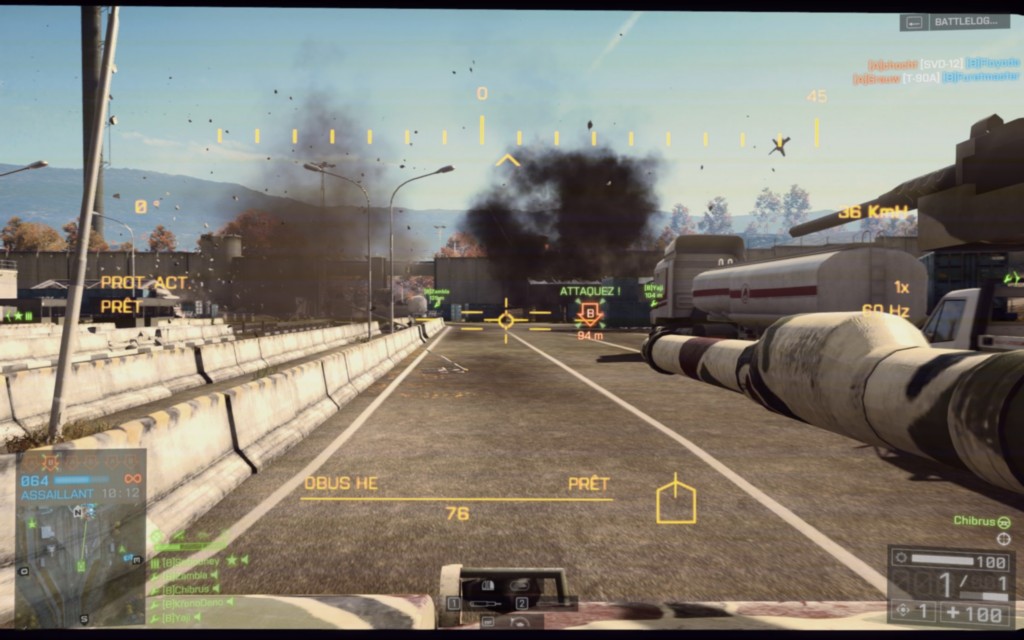Click the minimap
Screen dimensions: 1024x640
80,560
